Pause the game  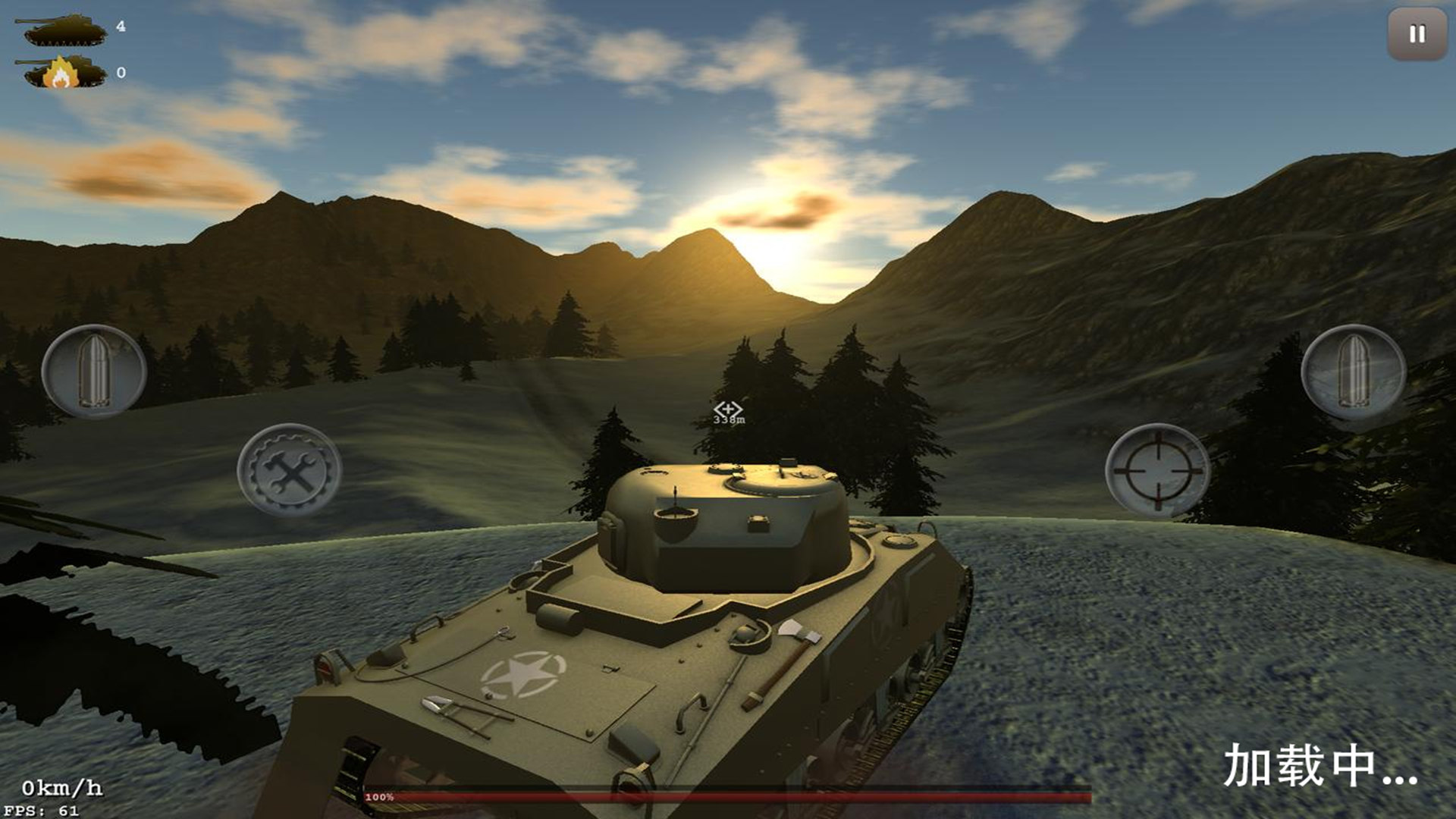[1417, 34]
